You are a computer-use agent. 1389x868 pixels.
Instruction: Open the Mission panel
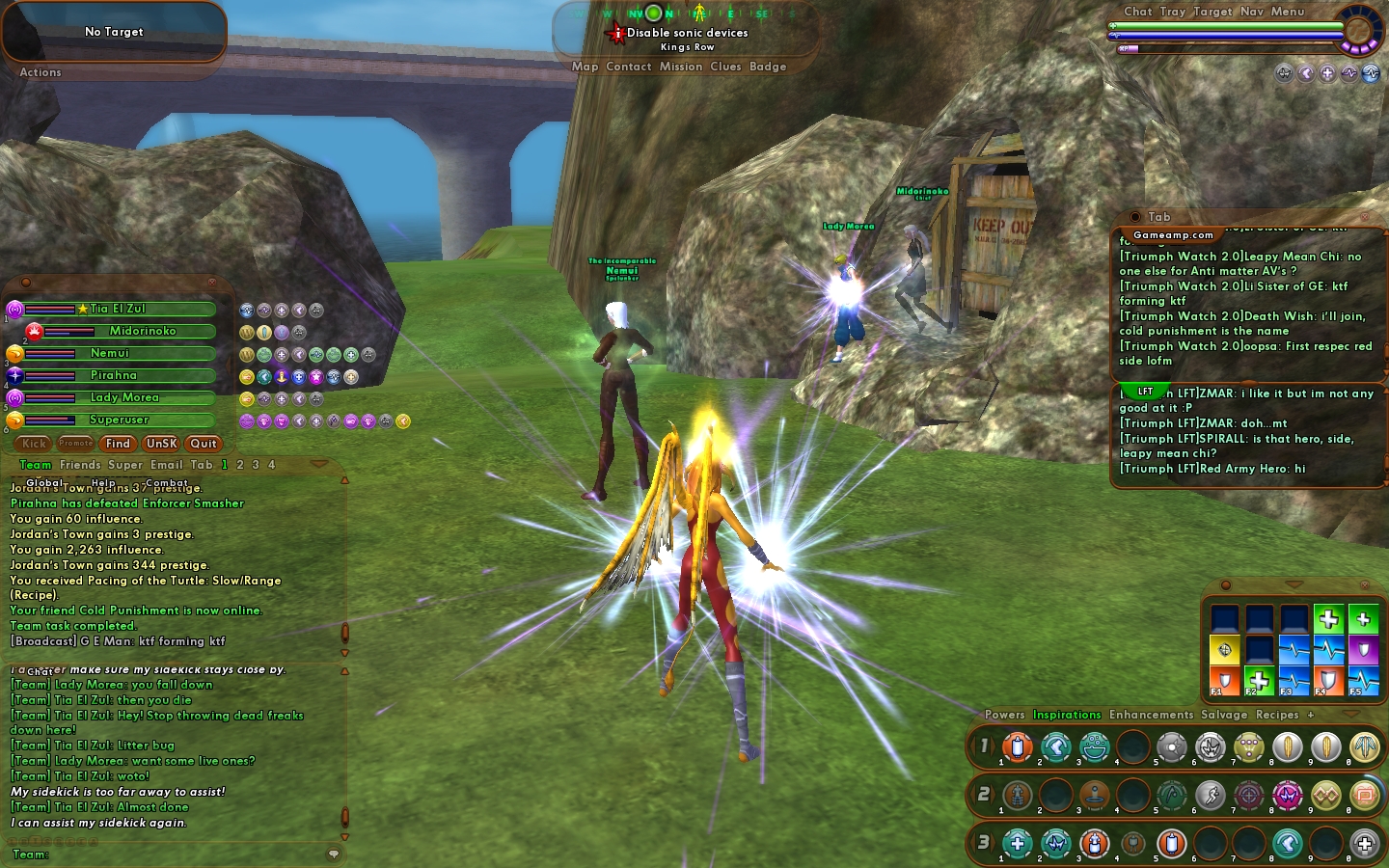681,67
